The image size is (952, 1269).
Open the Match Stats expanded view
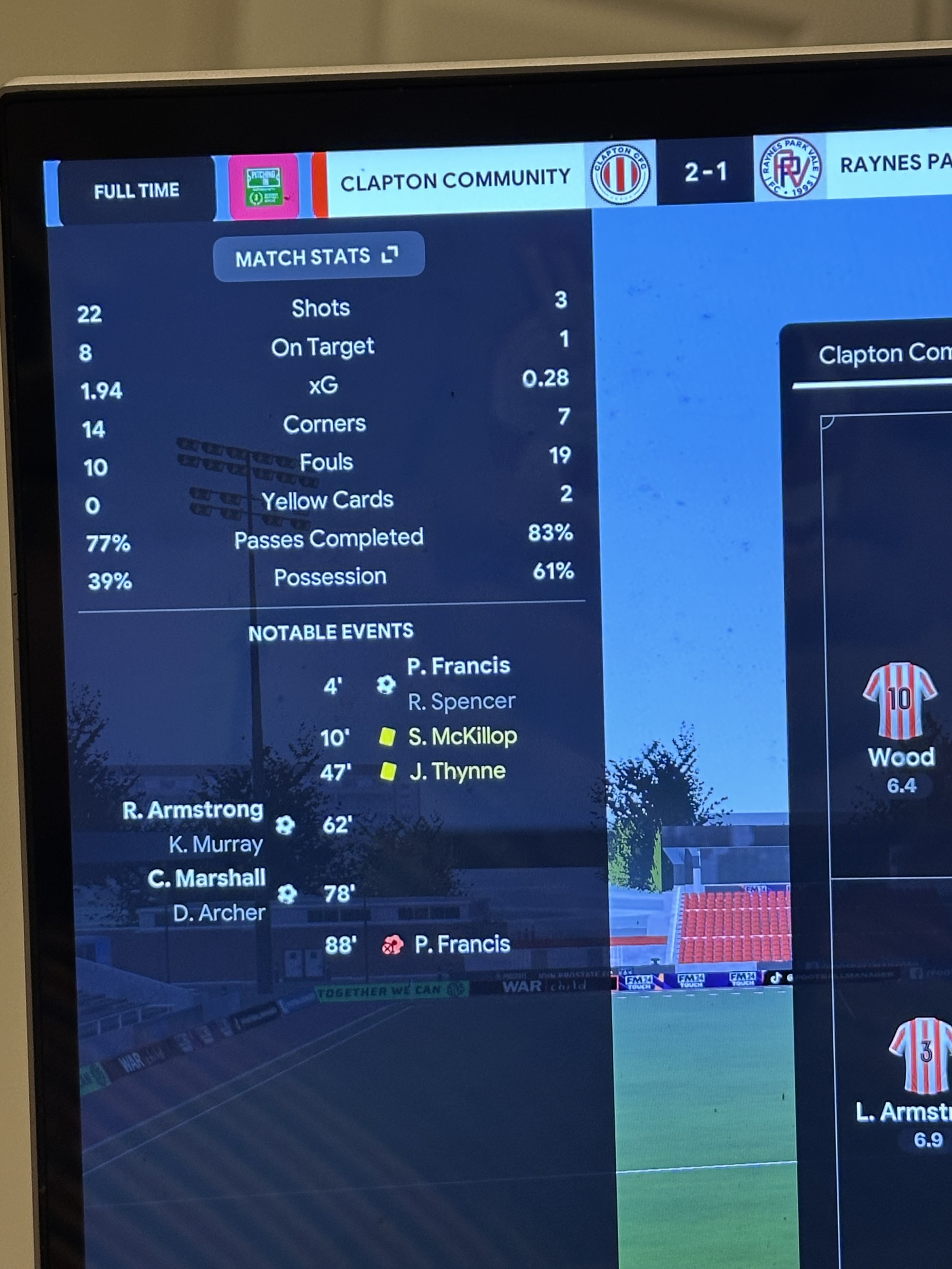[318, 256]
